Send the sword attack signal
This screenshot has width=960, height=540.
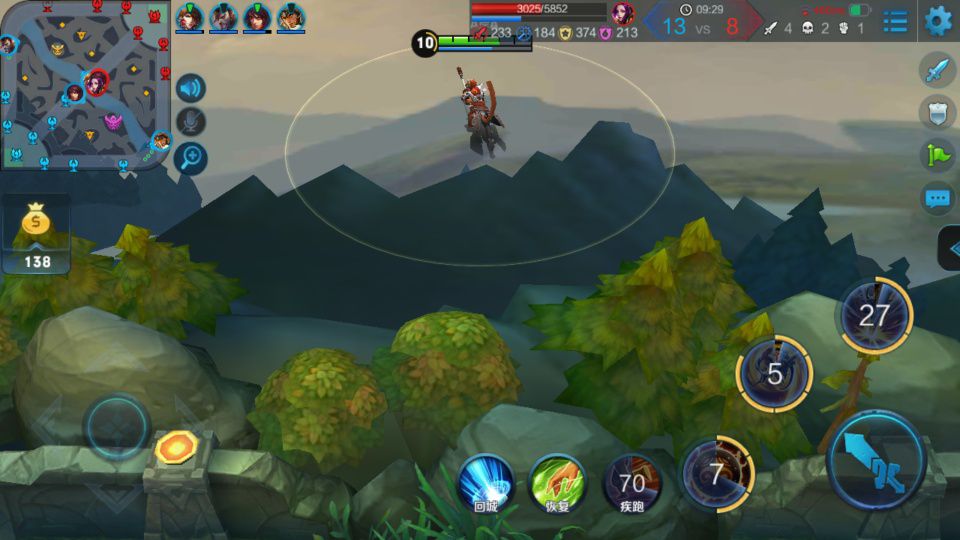937,71
